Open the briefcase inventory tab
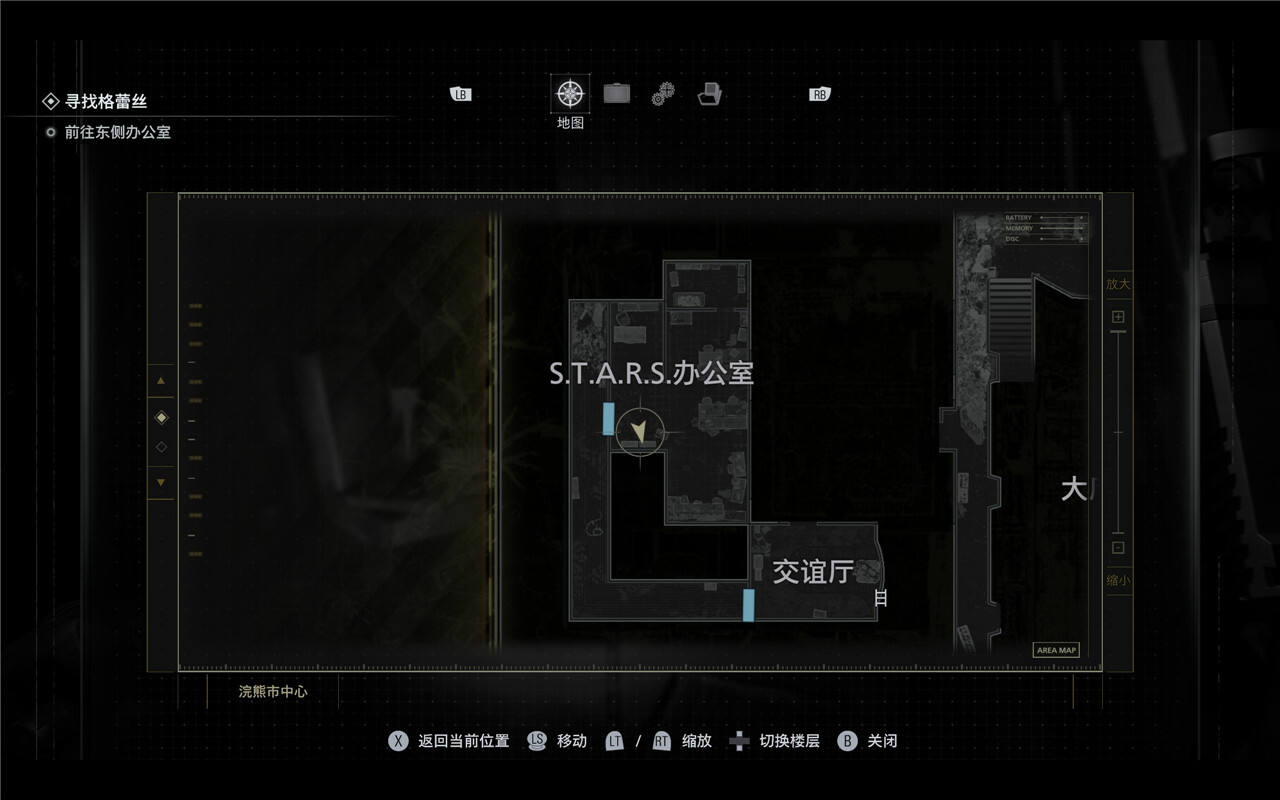The image size is (1280, 800). [x=617, y=94]
